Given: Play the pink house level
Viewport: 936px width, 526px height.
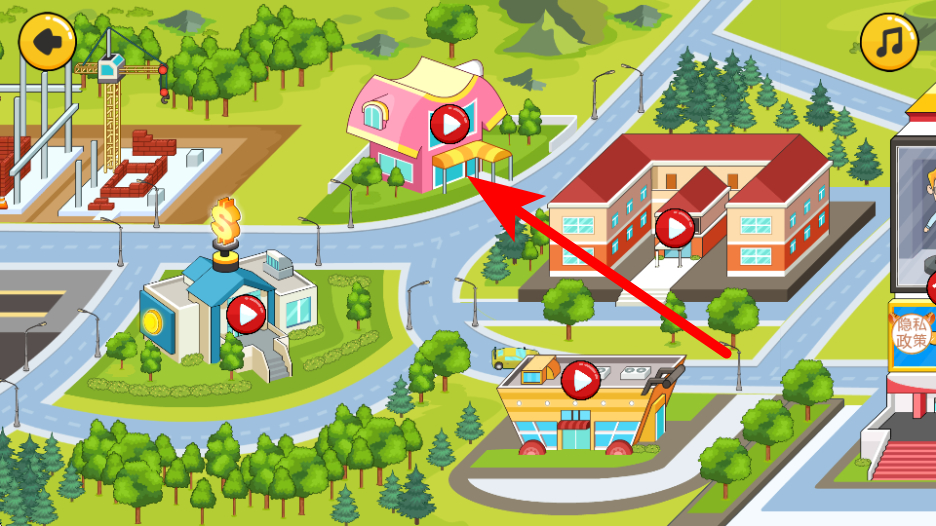Looking at the screenshot, I should point(449,125).
